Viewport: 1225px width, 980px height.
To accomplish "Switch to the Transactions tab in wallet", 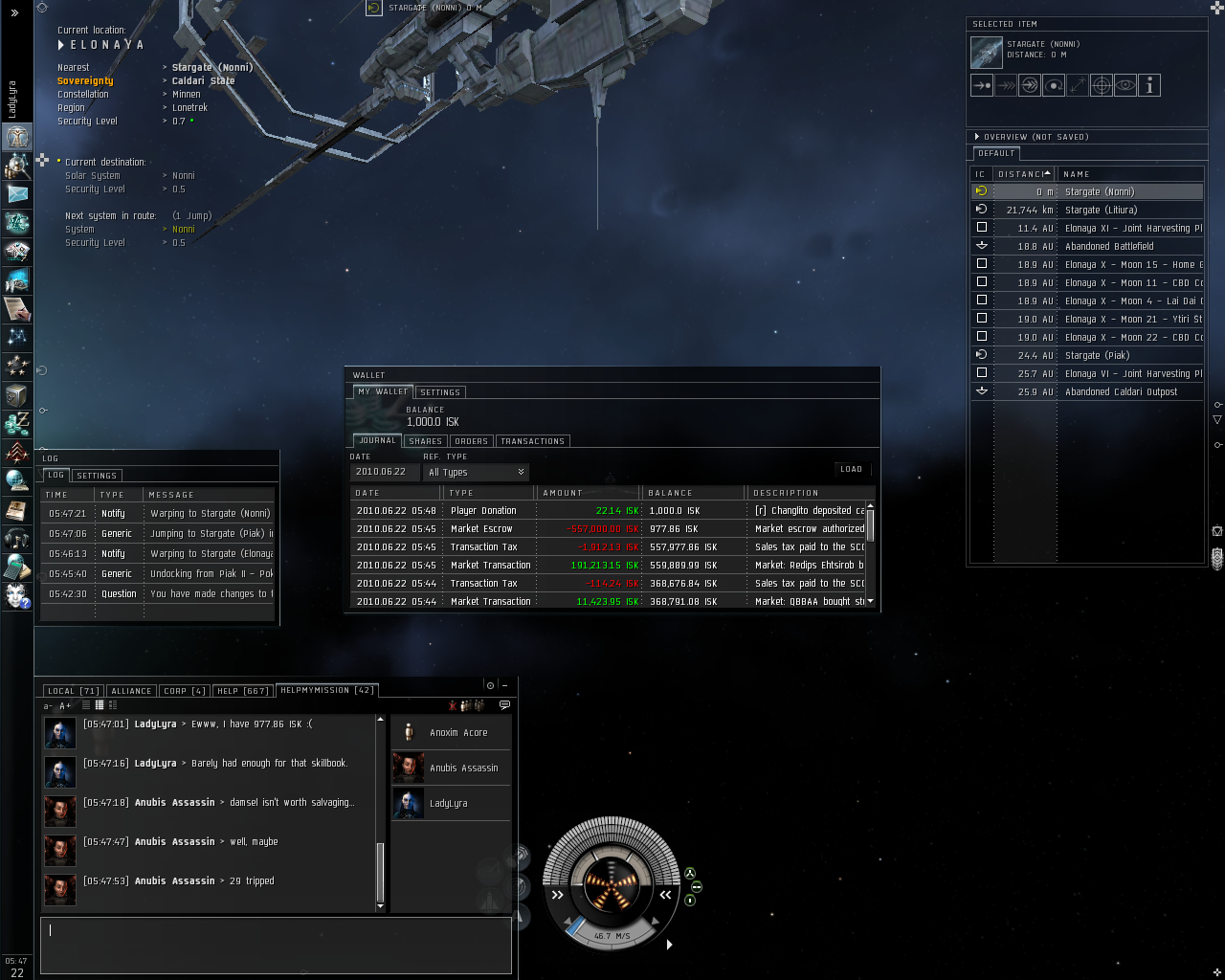I will pos(532,441).
